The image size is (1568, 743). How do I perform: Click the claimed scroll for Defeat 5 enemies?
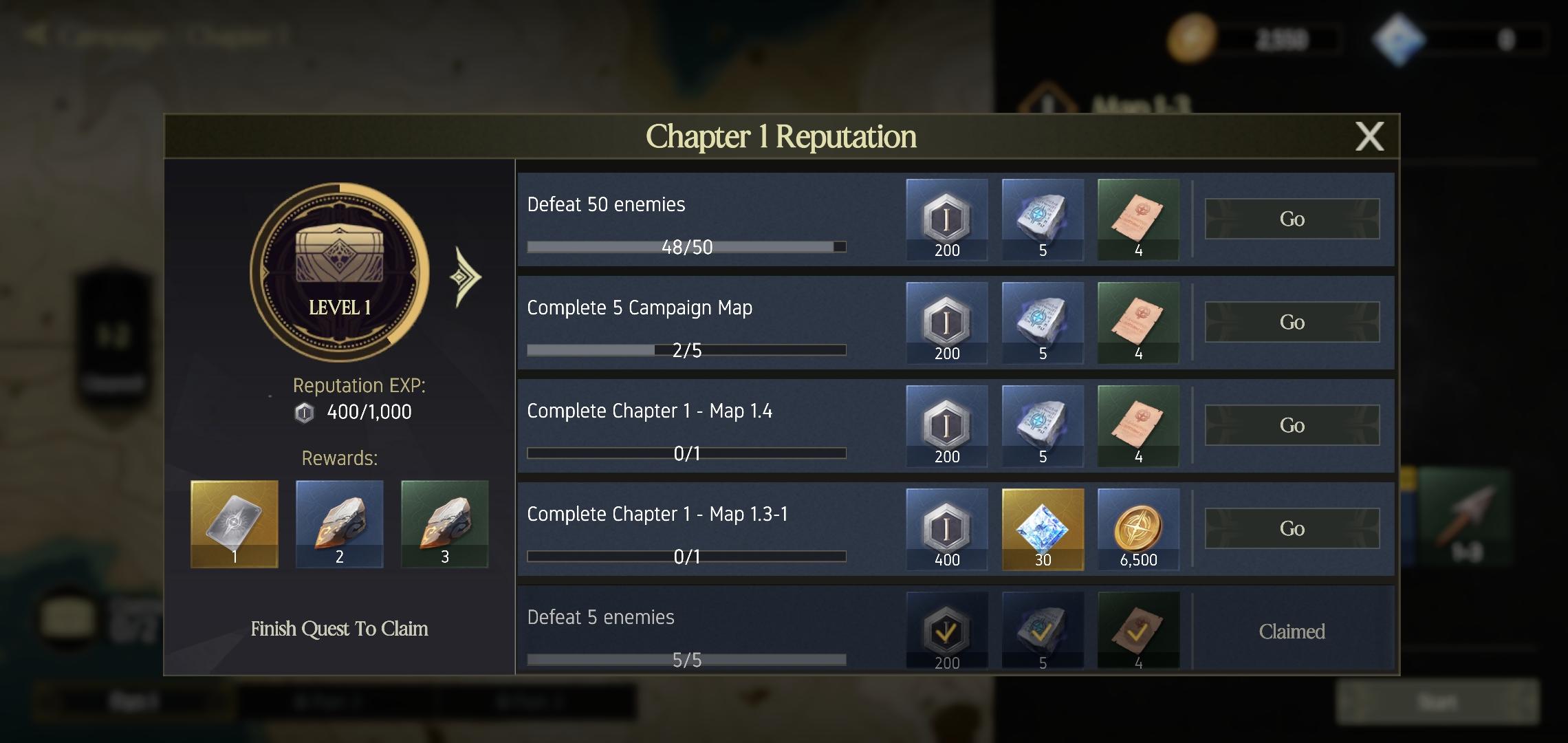click(x=1137, y=628)
